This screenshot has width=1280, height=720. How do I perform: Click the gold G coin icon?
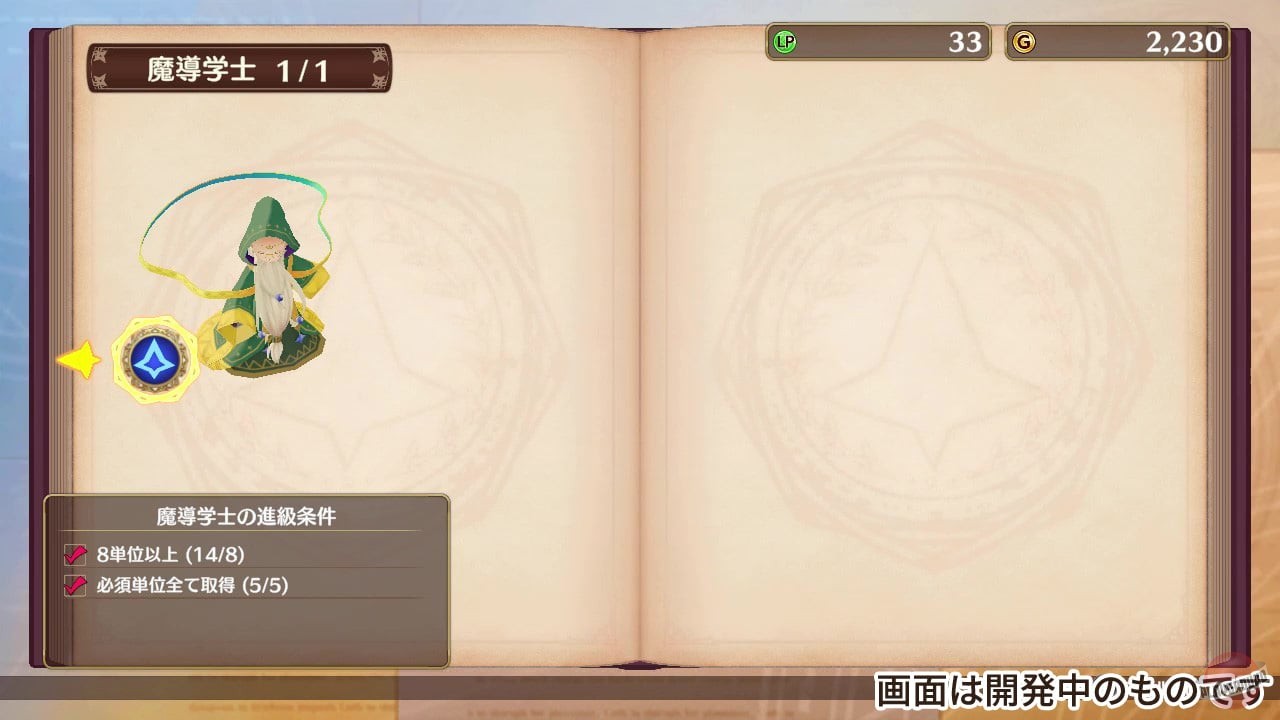coord(1025,43)
